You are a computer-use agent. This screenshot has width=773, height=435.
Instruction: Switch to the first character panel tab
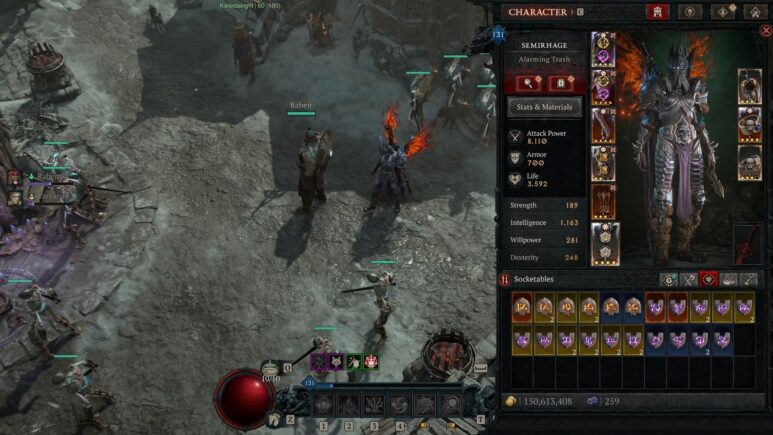pyautogui.click(x=659, y=12)
